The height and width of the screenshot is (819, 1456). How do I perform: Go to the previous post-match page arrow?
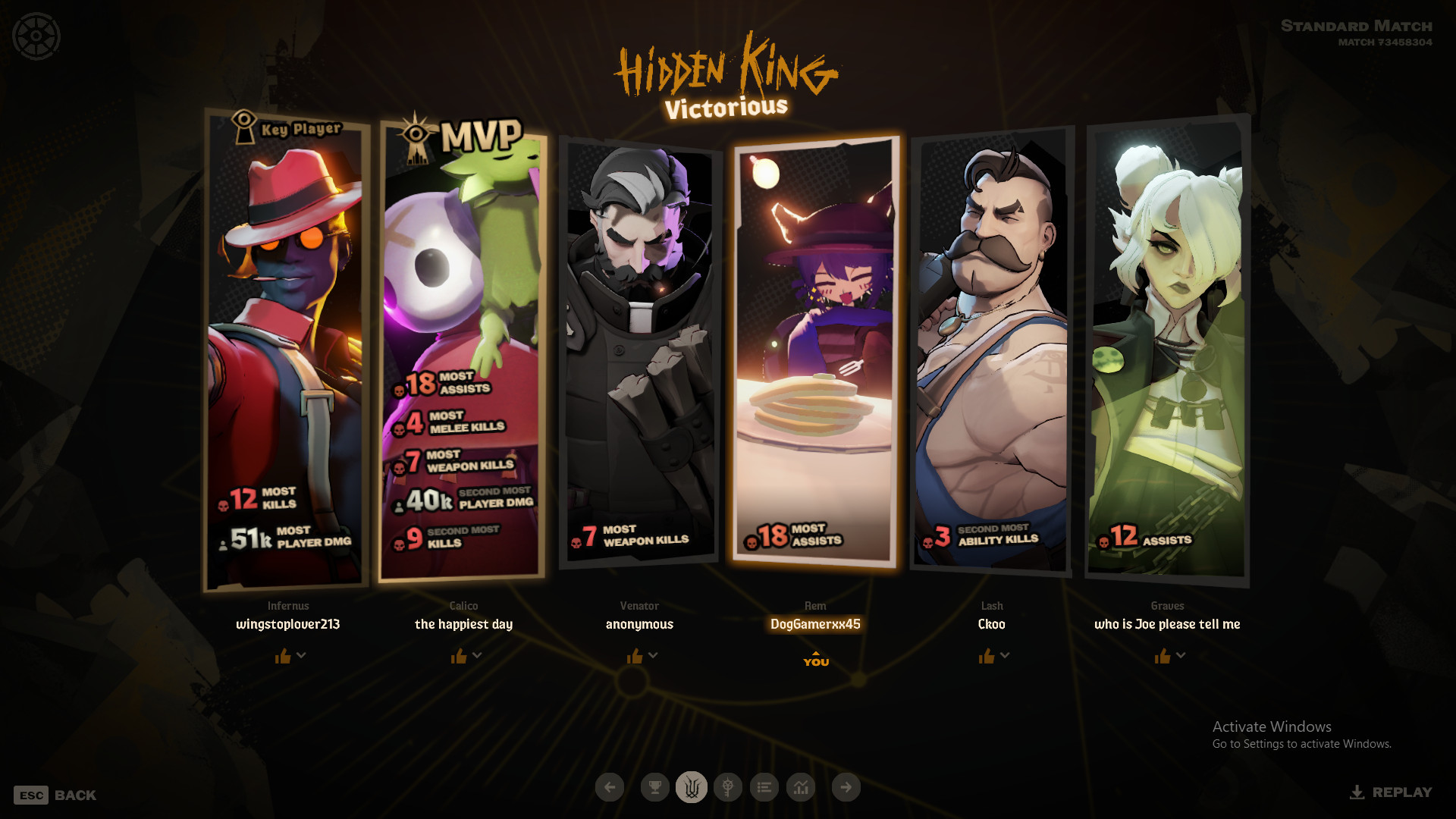(x=610, y=787)
